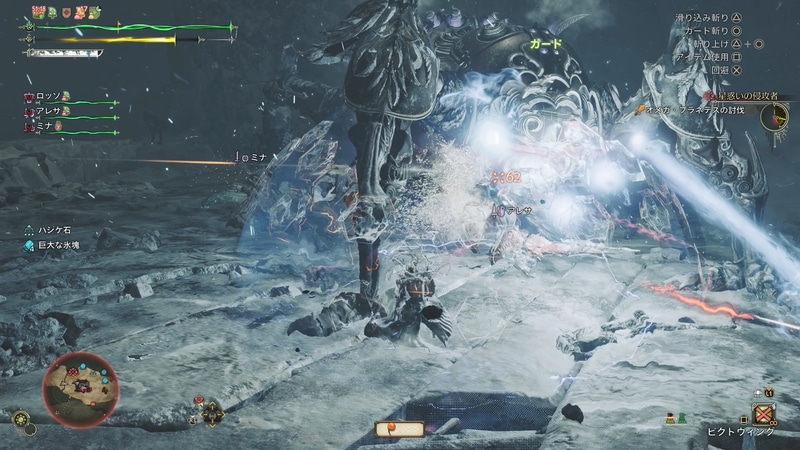Open the circular minimap
The height and width of the screenshot is (450, 800).
[x=80, y=382]
